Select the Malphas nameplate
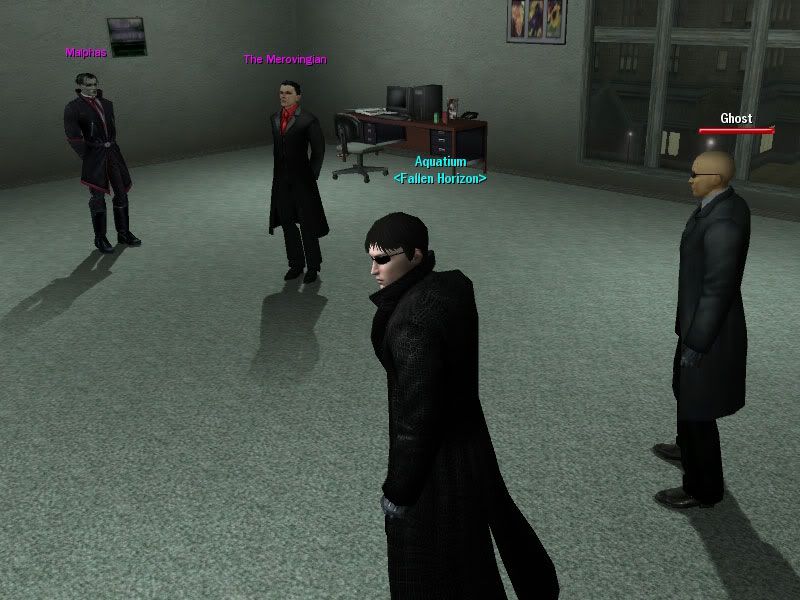The width and height of the screenshot is (800, 600). (x=85, y=53)
